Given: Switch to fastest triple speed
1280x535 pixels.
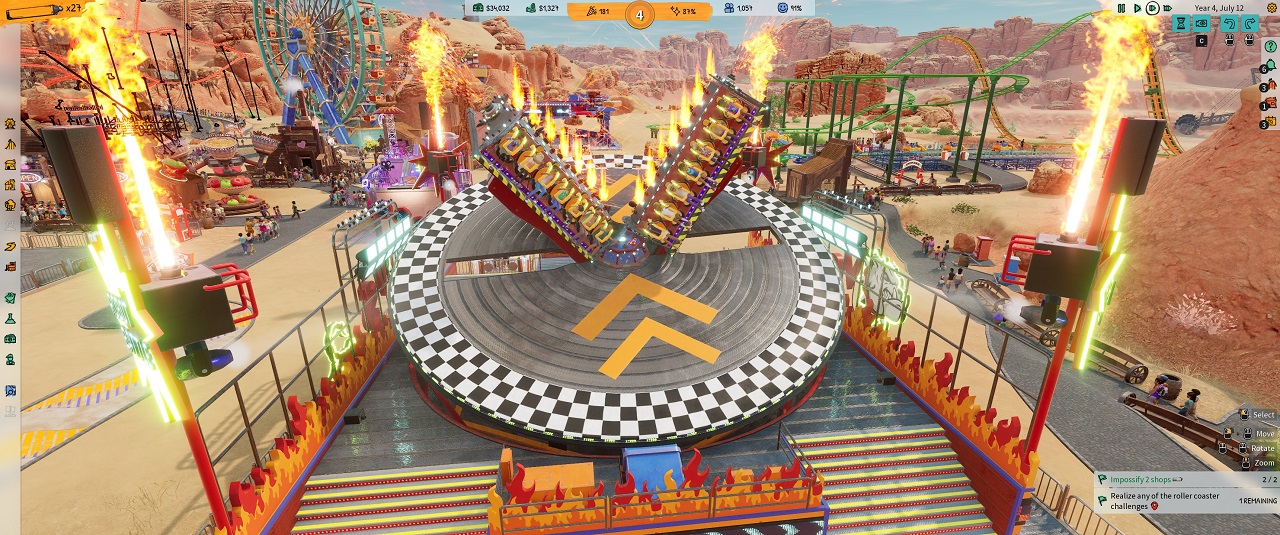Looking at the screenshot, I should 1167,8.
